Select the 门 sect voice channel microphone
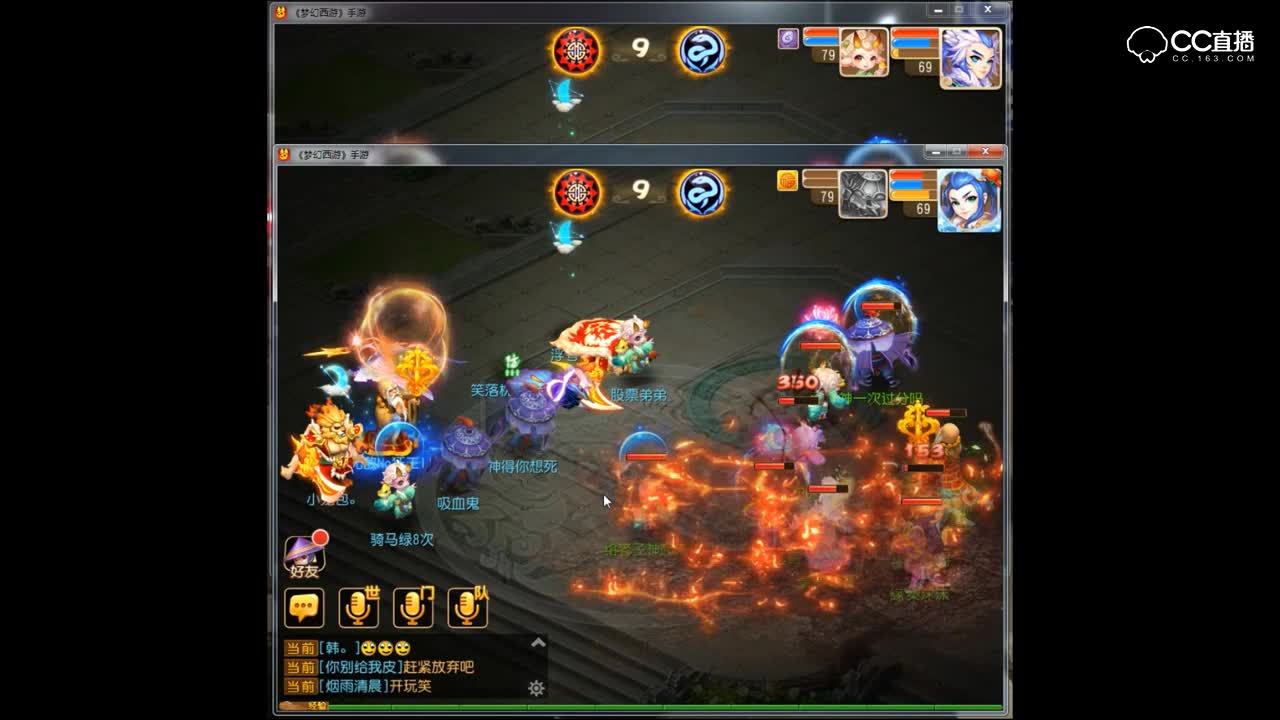 click(x=413, y=607)
